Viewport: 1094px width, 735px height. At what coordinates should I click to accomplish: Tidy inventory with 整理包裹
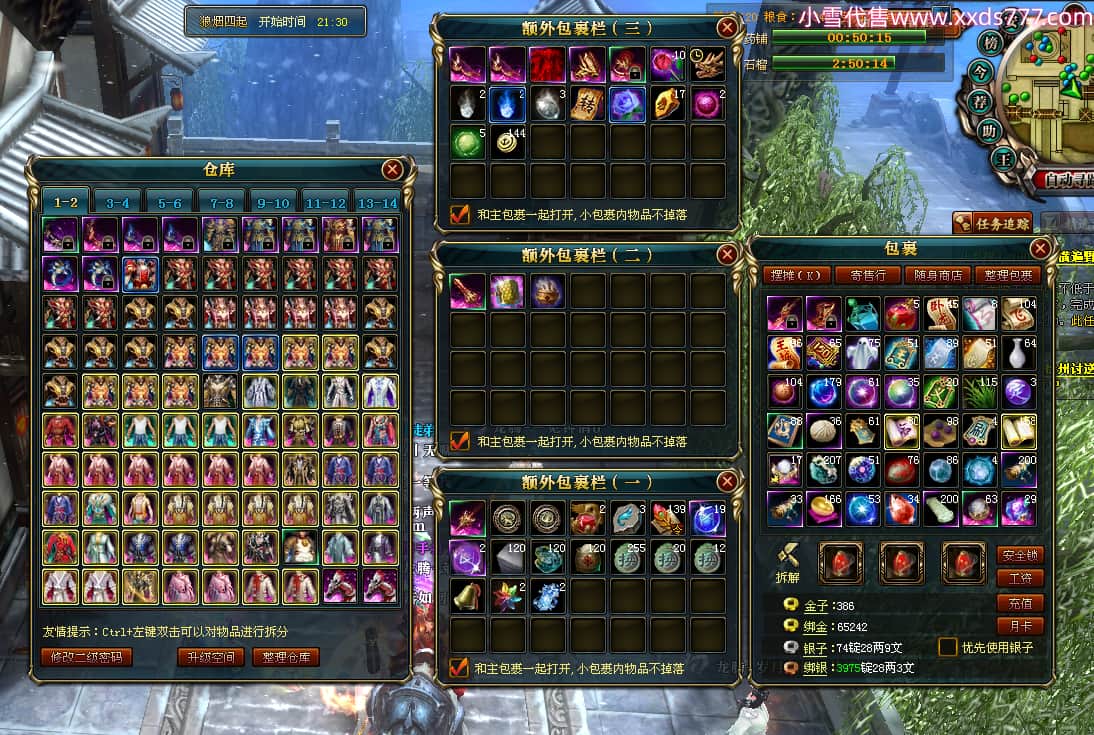1008,275
